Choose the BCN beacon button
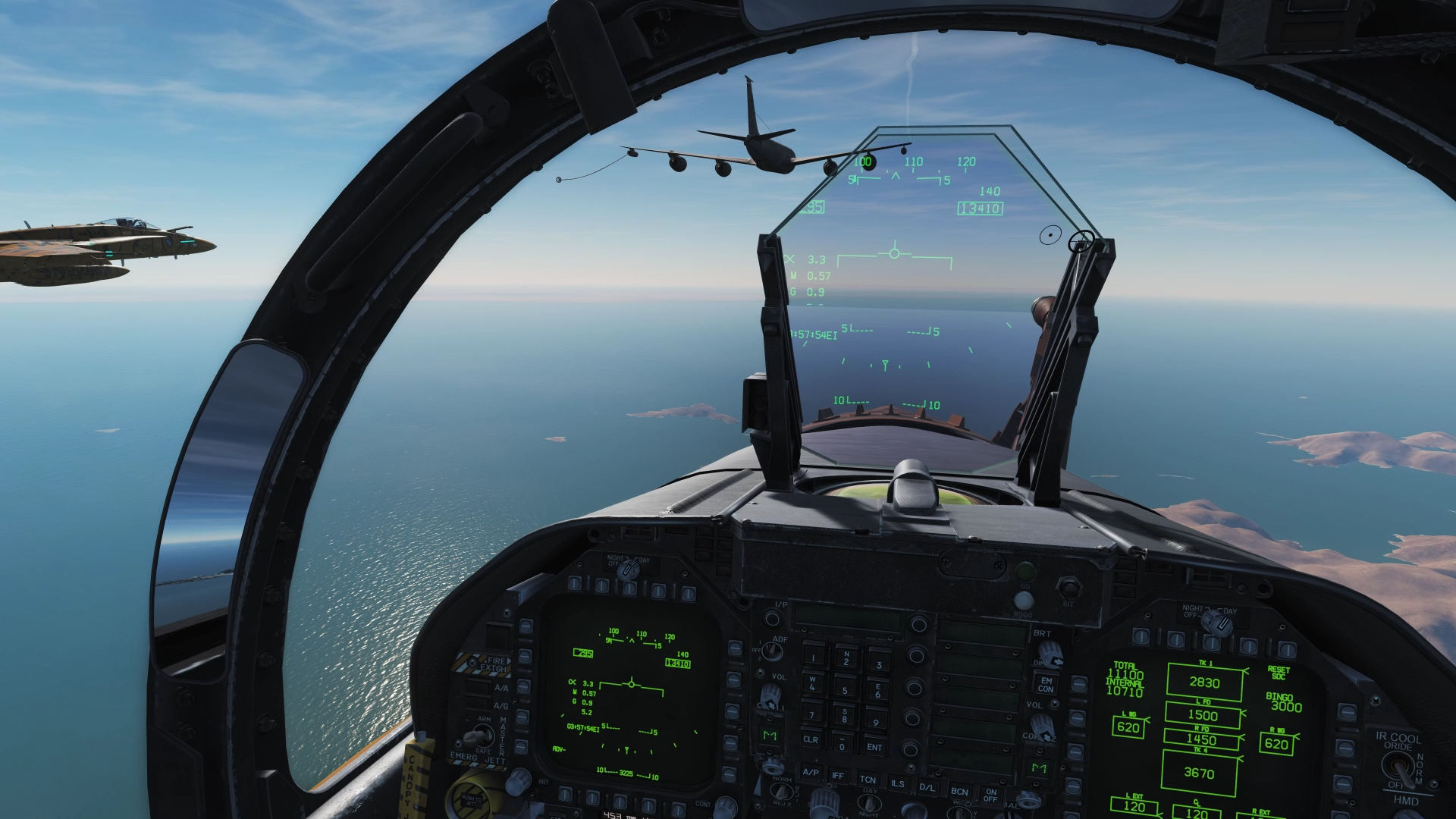The height and width of the screenshot is (819, 1456). tap(959, 791)
